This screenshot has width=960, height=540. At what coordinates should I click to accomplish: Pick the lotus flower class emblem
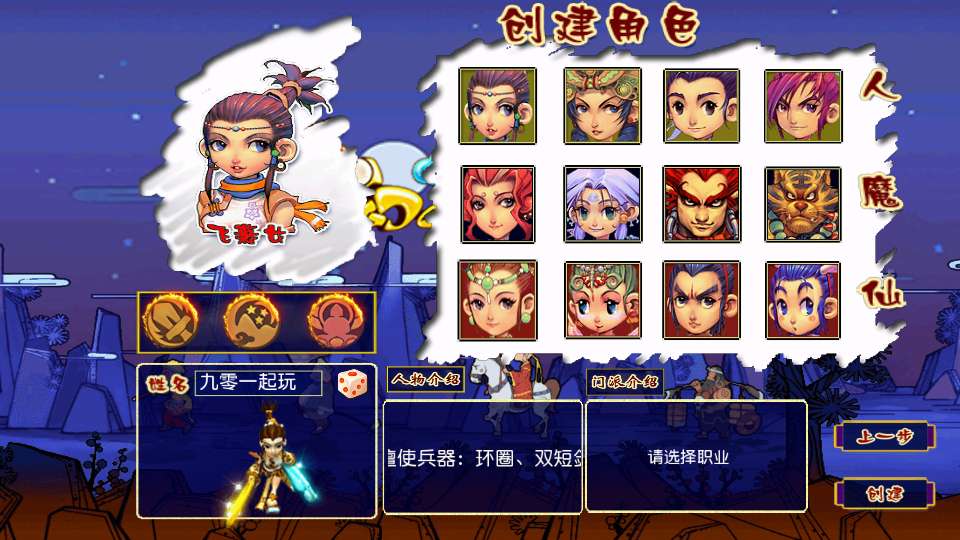(x=336, y=321)
